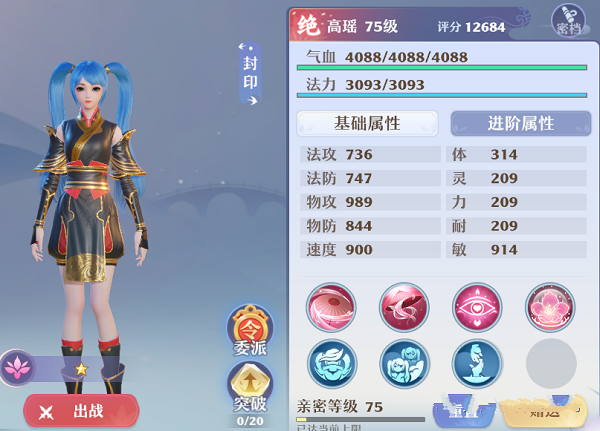Select the blue bearded elder skill icon

[x=331, y=363]
